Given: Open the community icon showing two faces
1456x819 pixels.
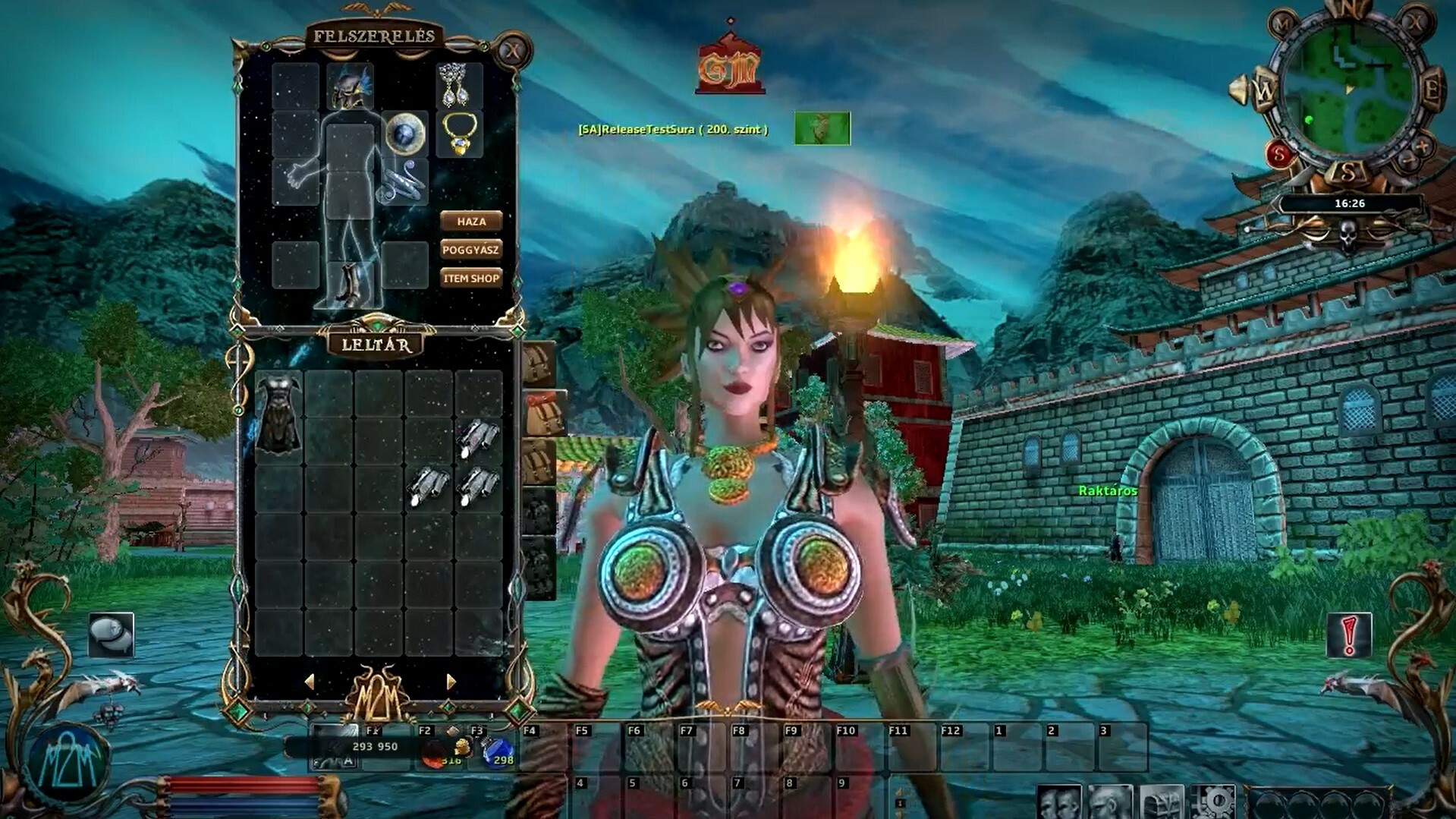Looking at the screenshot, I should [1061, 802].
